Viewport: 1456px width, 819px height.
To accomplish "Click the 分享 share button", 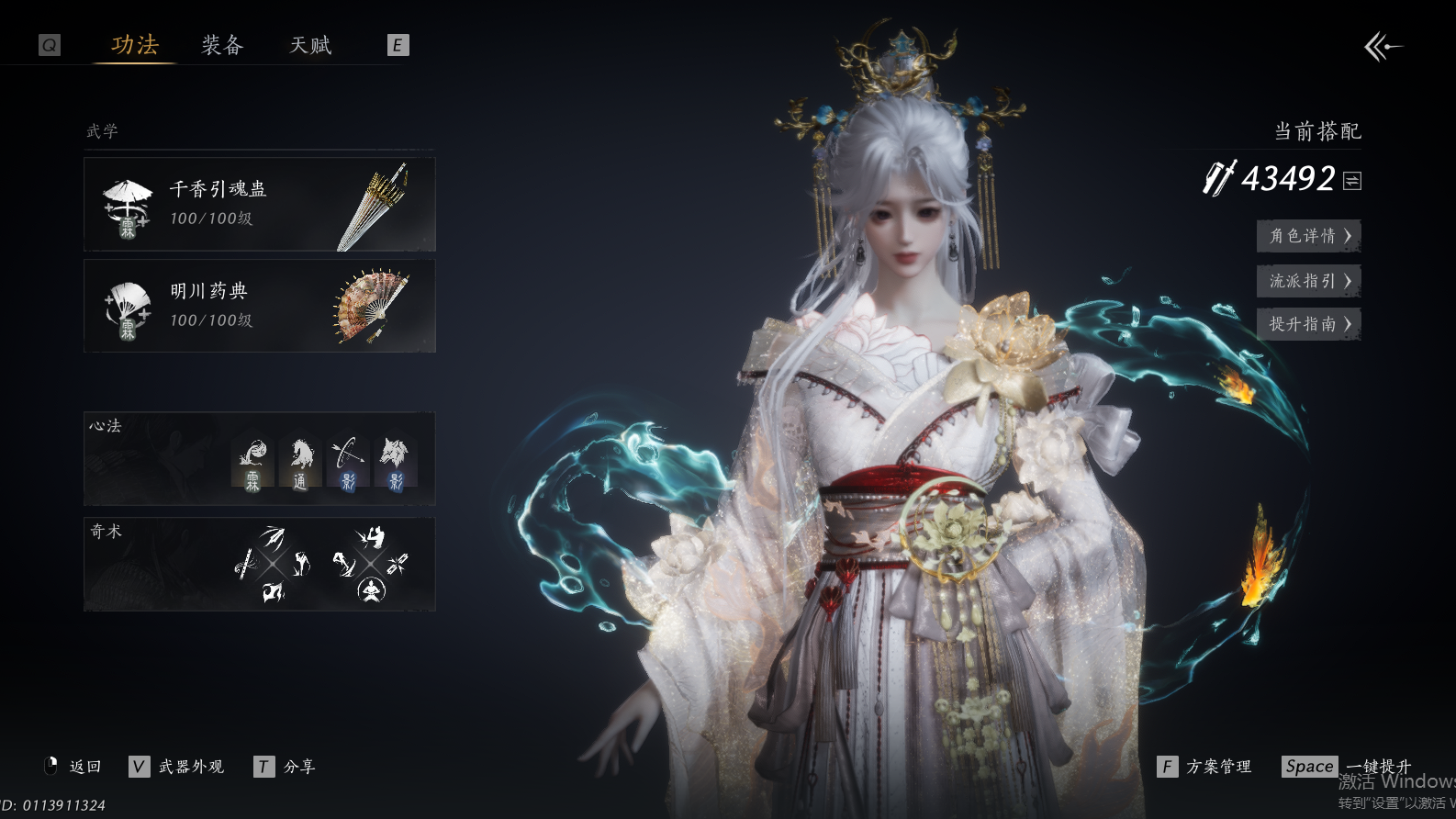I will [x=286, y=767].
